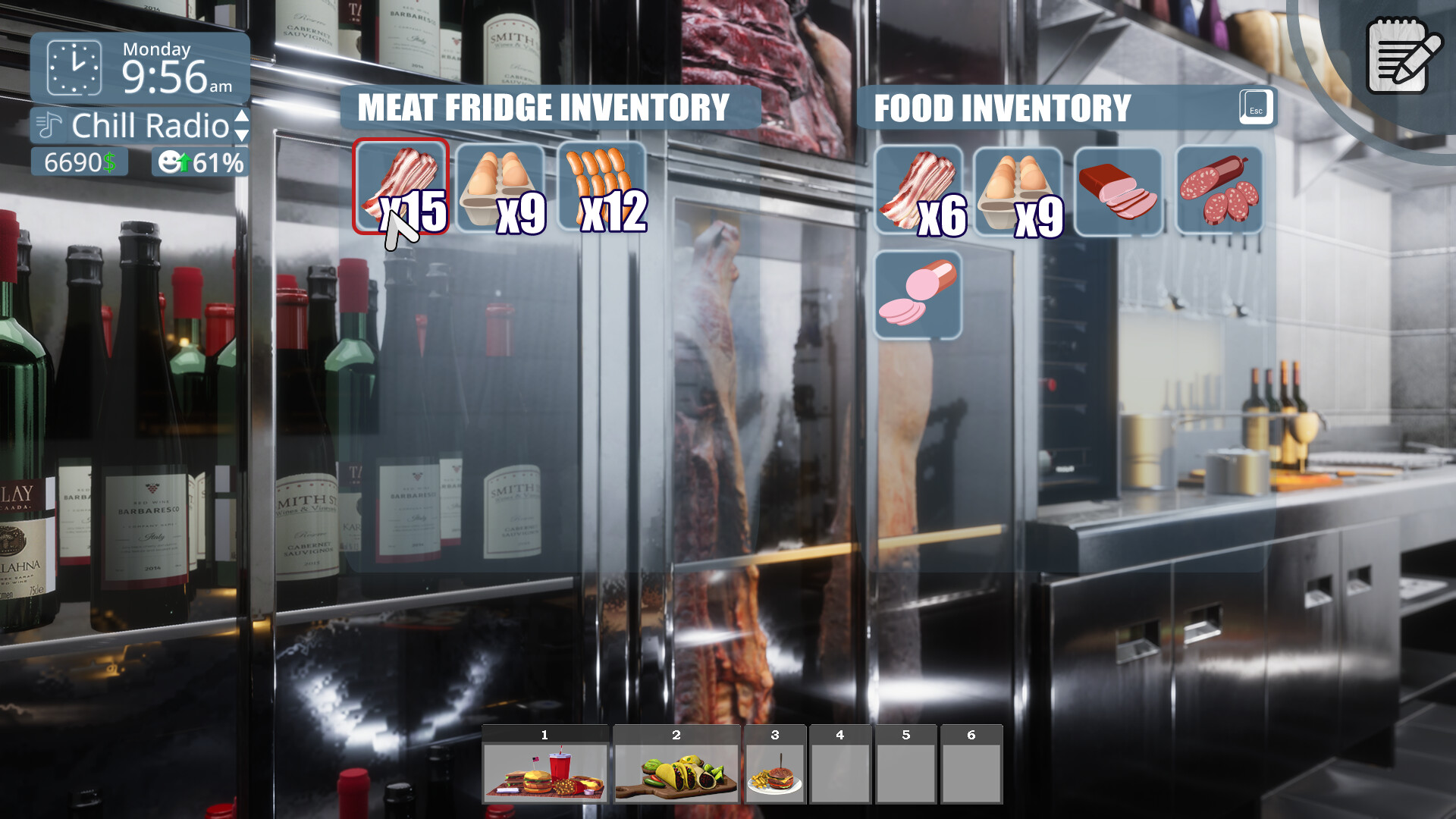1456x819 pixels.
Task: Select the tacos in hotbar slot 2
Action: pyautogui.click(x=677, y=767)
